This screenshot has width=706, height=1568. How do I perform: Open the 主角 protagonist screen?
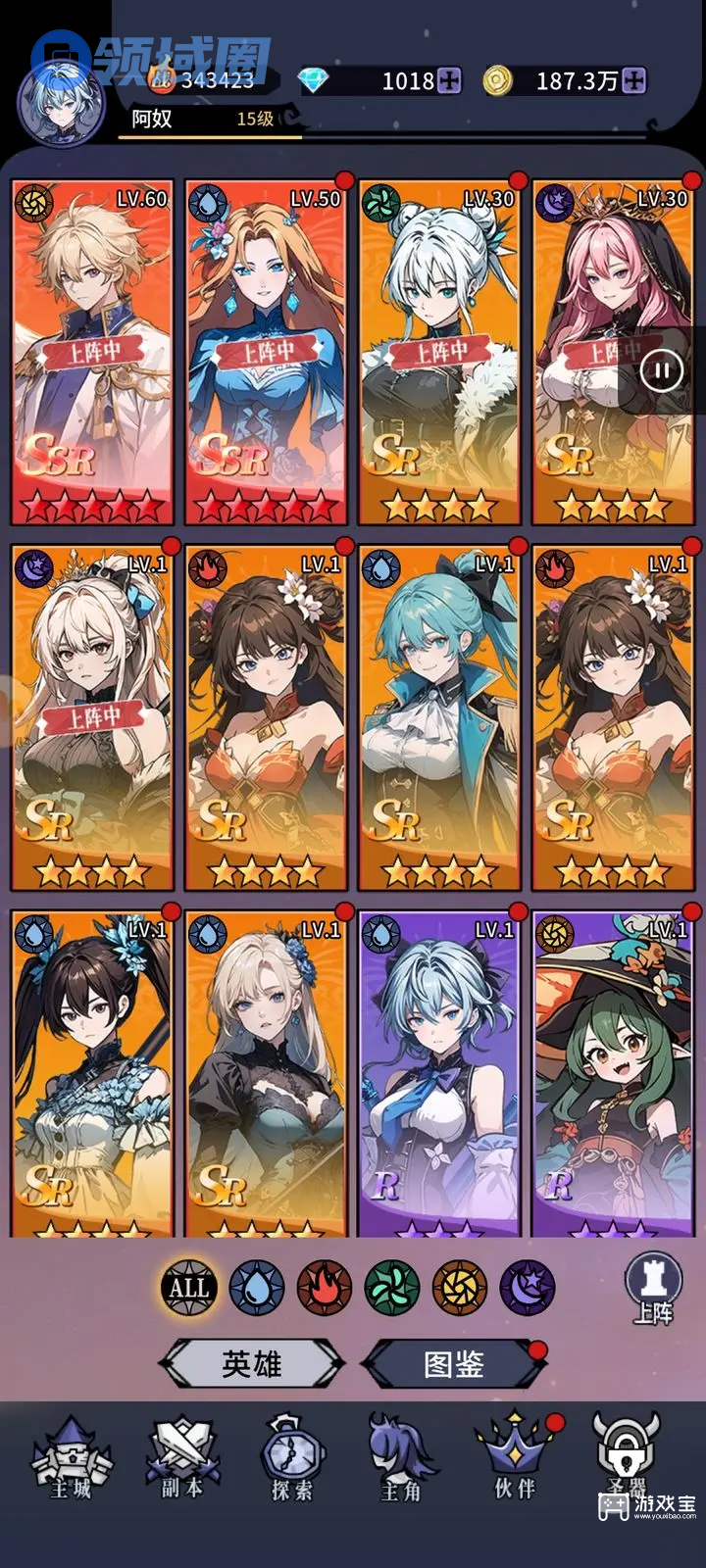401,1460
